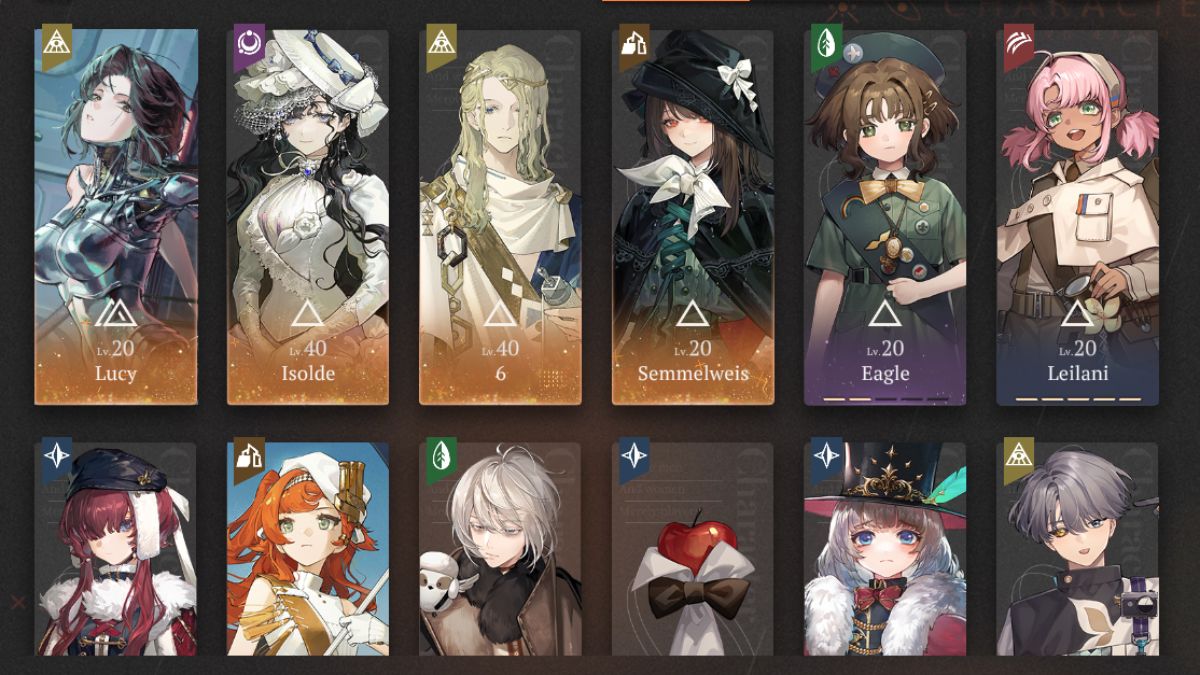The image size is (1200, 675).
Task: Choose the orange-haired character in white cap
Action: coord(308,550)
